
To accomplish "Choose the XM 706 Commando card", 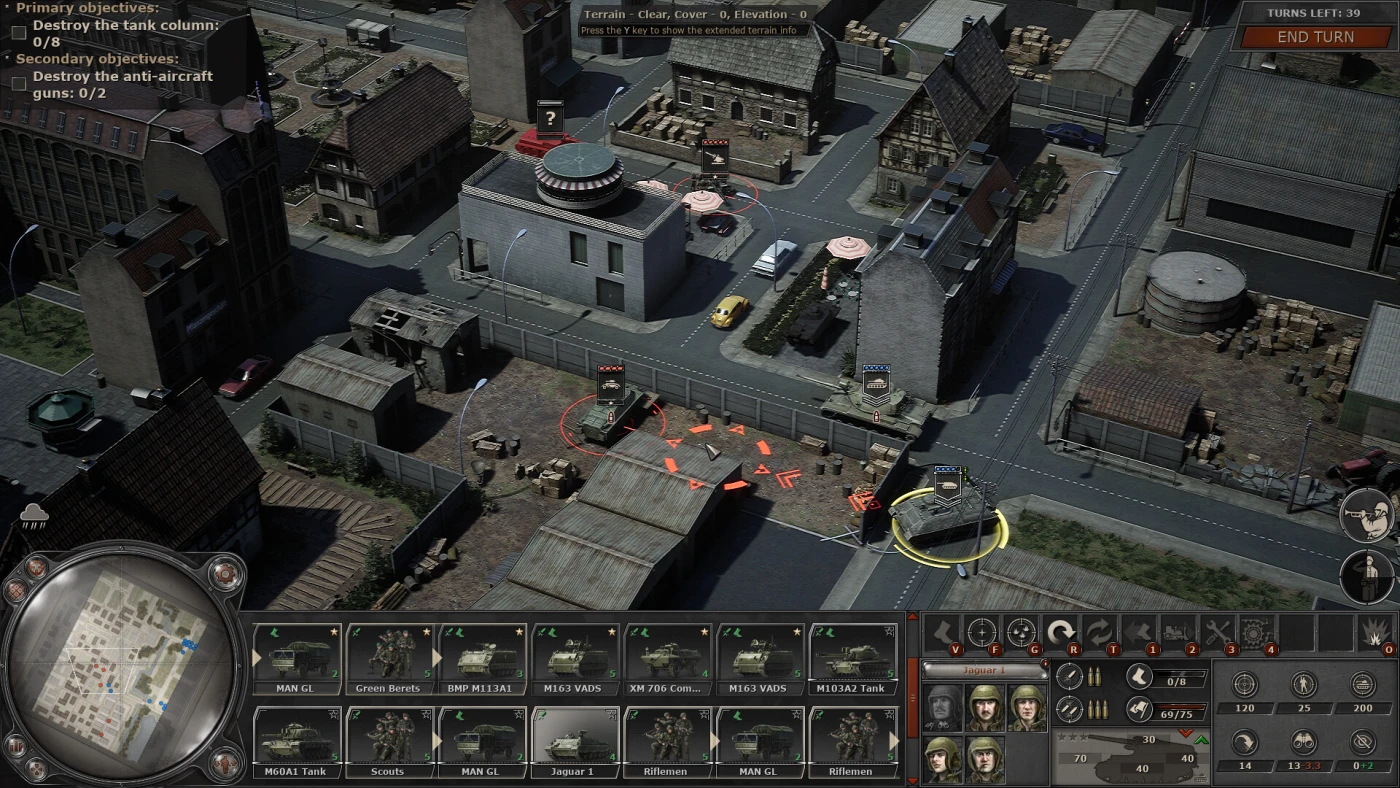I will pyautogui.click(x=667, y=656).
